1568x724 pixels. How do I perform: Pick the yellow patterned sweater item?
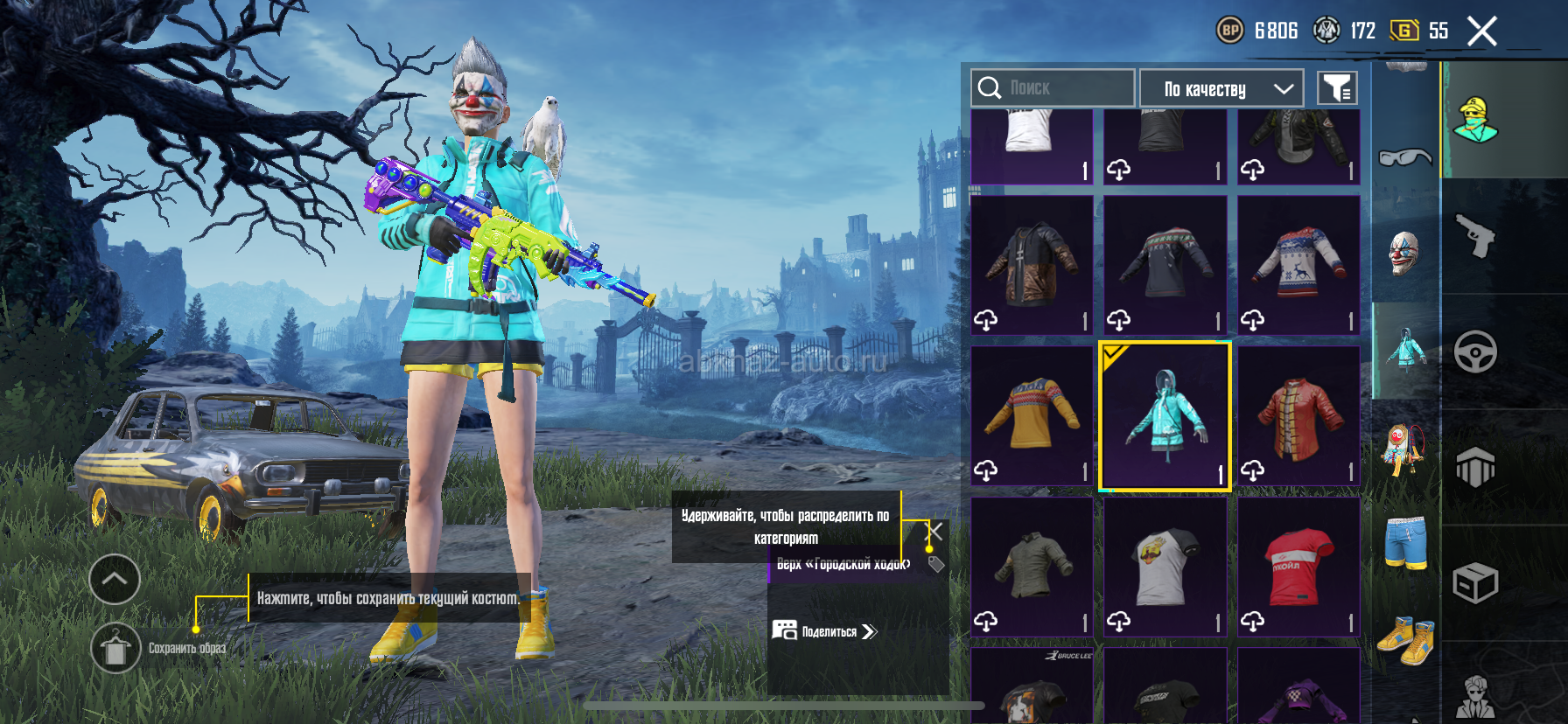(x=1032, y=416)
